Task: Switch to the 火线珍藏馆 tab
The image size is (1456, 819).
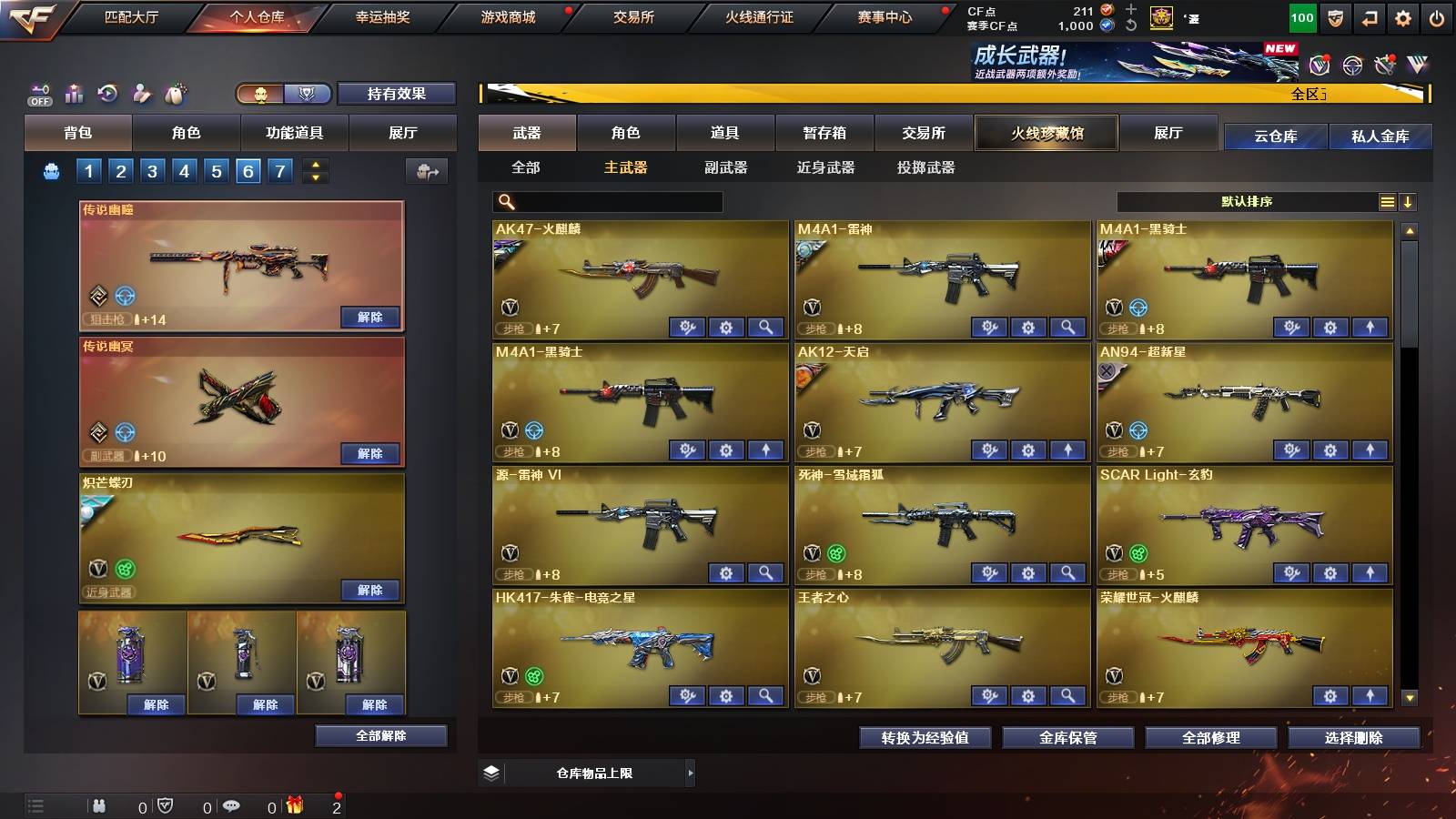Action: [x=1046, y=133]
